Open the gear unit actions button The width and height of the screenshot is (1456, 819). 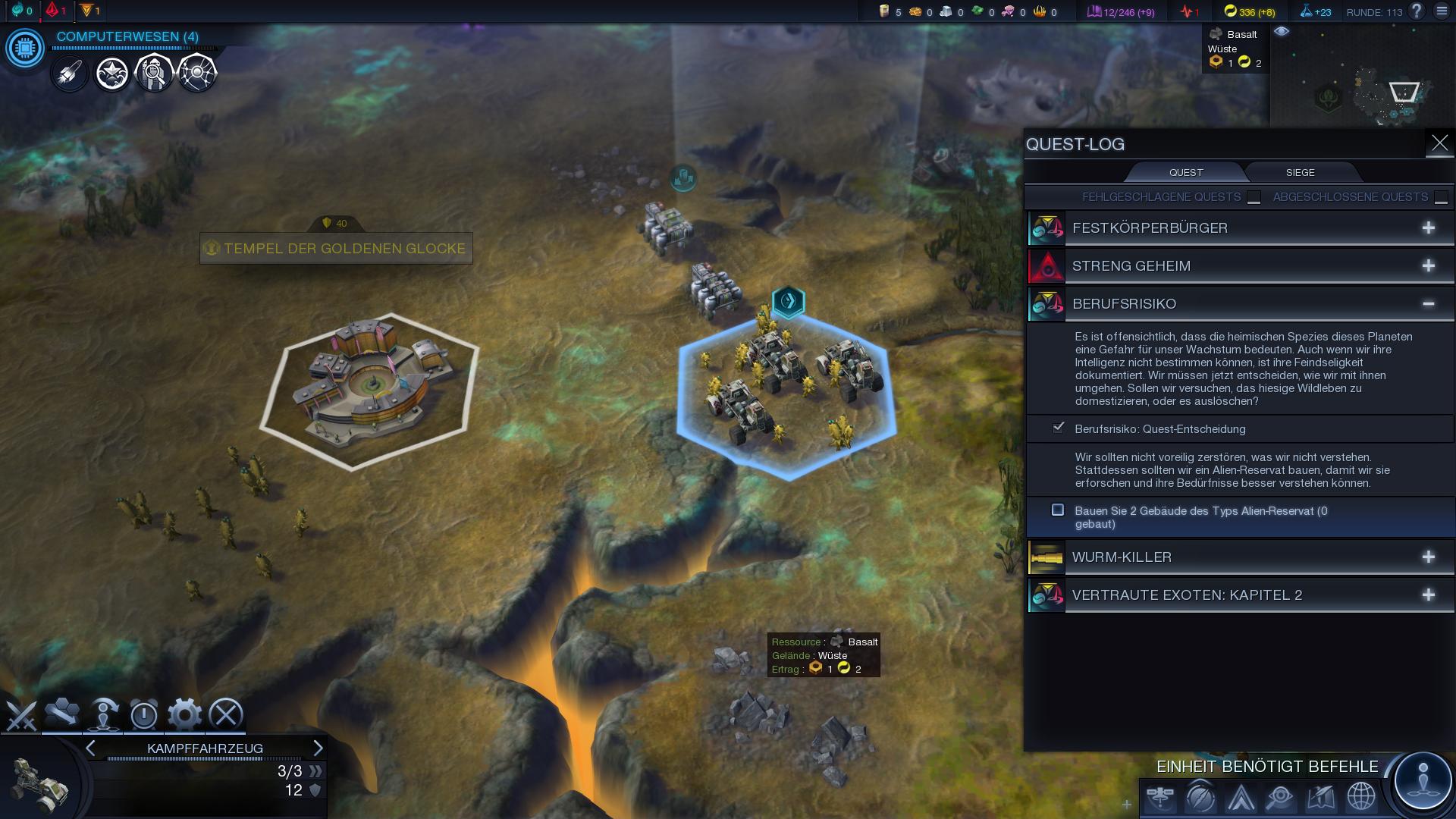184,714
